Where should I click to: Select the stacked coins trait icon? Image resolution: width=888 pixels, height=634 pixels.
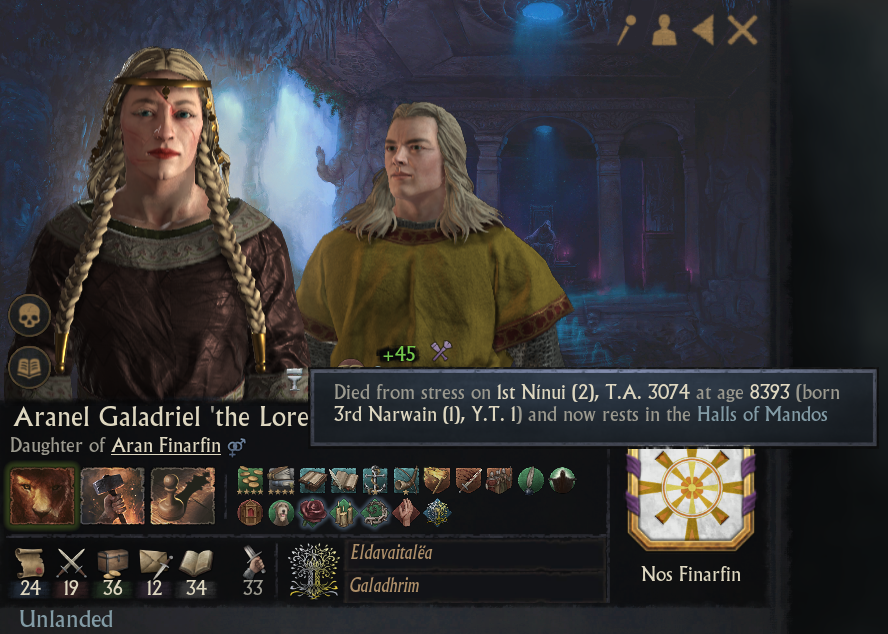(x=252, y=481)
